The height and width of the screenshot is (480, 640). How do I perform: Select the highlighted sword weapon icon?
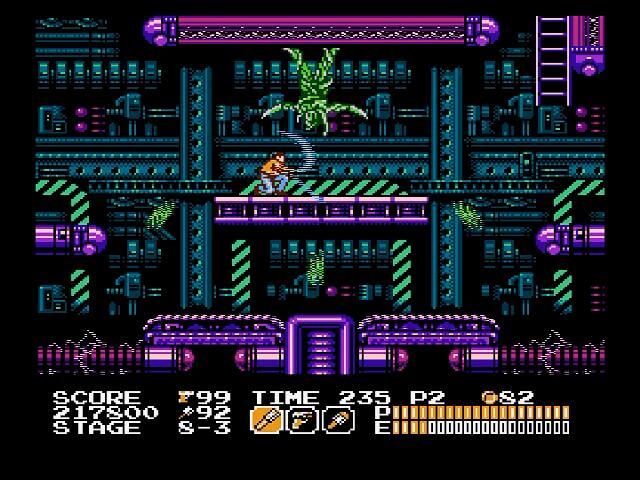[265, 420]
